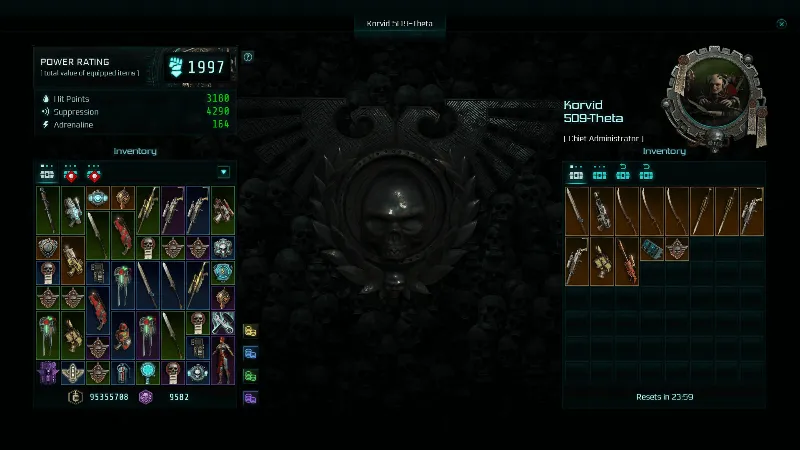Select the first player inventory tab
Image resolution: width=800 pixels, height=450 pixels.
pyautogui.click(x=47, y=172)
